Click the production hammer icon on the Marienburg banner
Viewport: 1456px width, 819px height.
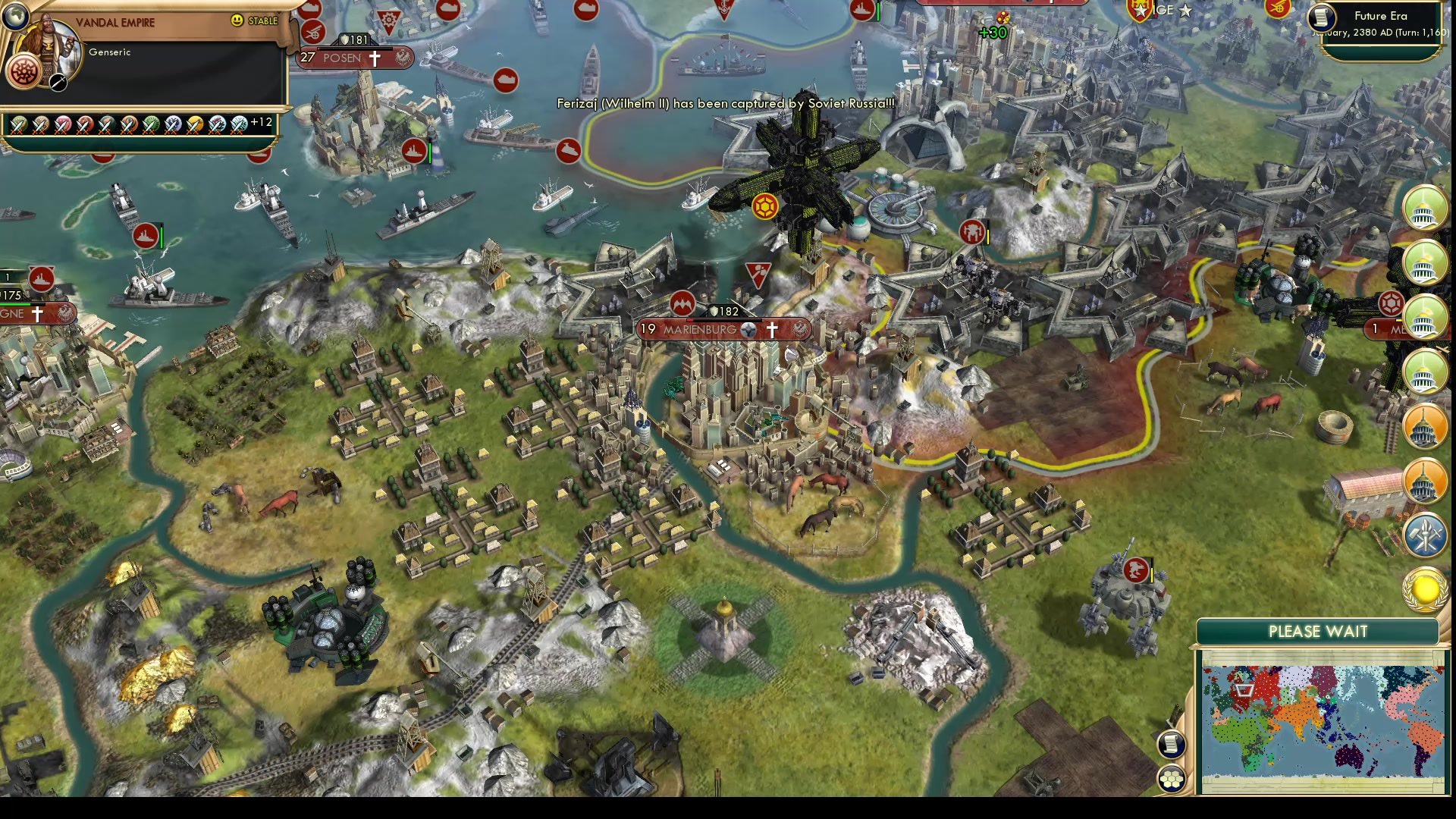click(748, 331)
